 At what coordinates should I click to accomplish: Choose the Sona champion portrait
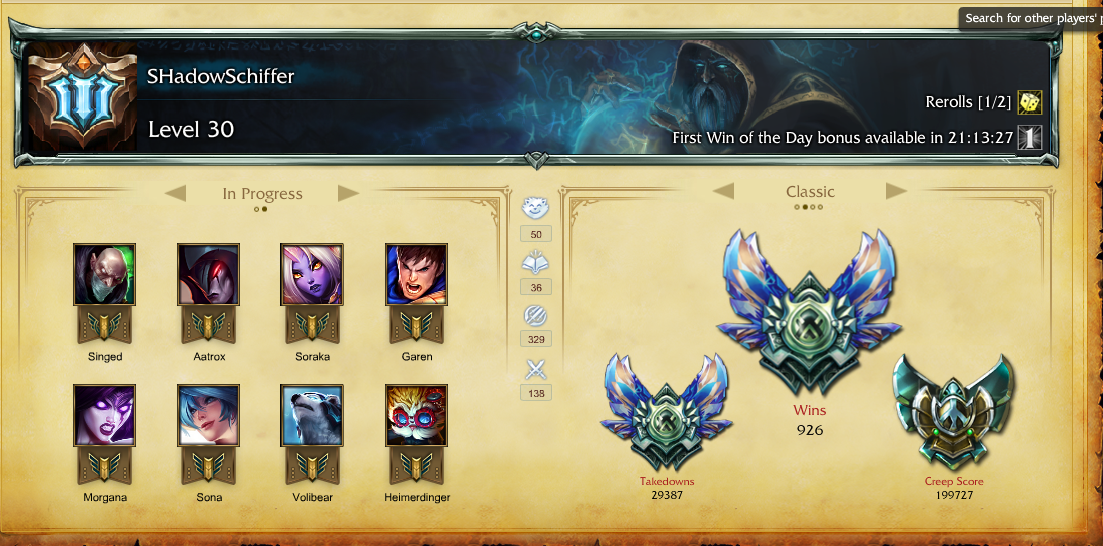pos(208,415)
